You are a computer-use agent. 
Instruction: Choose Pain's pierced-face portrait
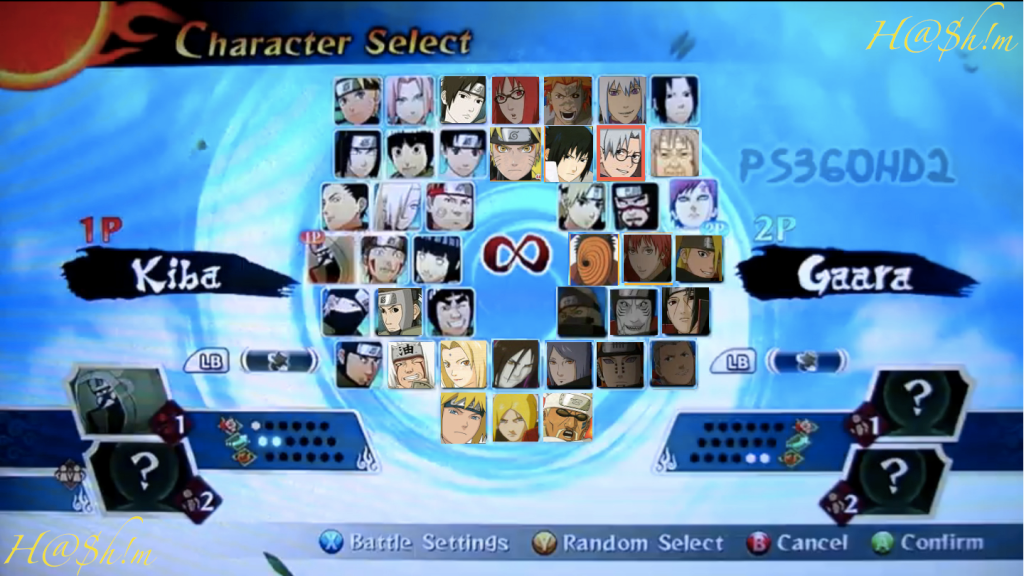[x=621, y=365]
